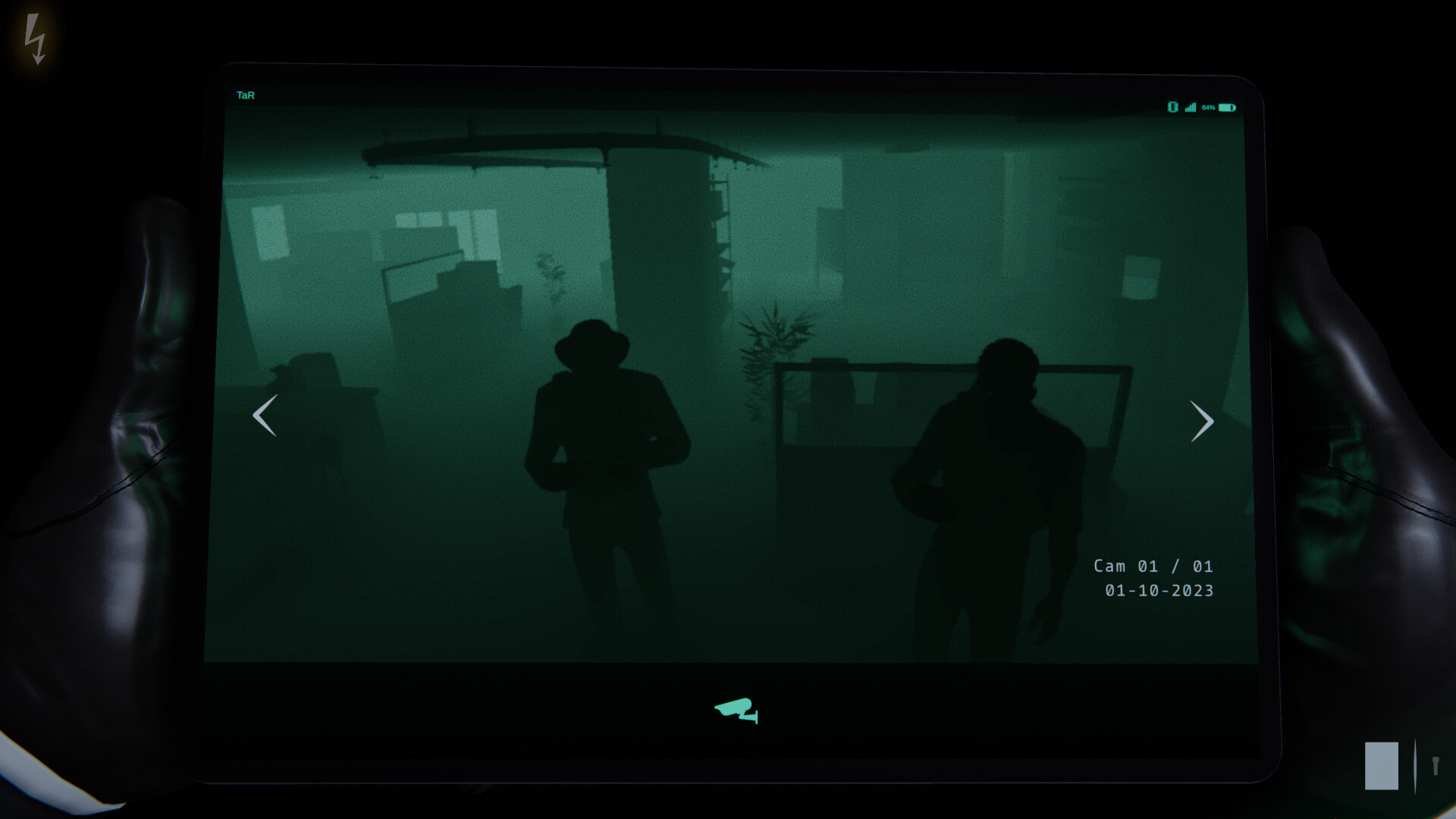Click the TaR logo on the tablet screen
1456x819 pixels.
(x=244, y=95)
